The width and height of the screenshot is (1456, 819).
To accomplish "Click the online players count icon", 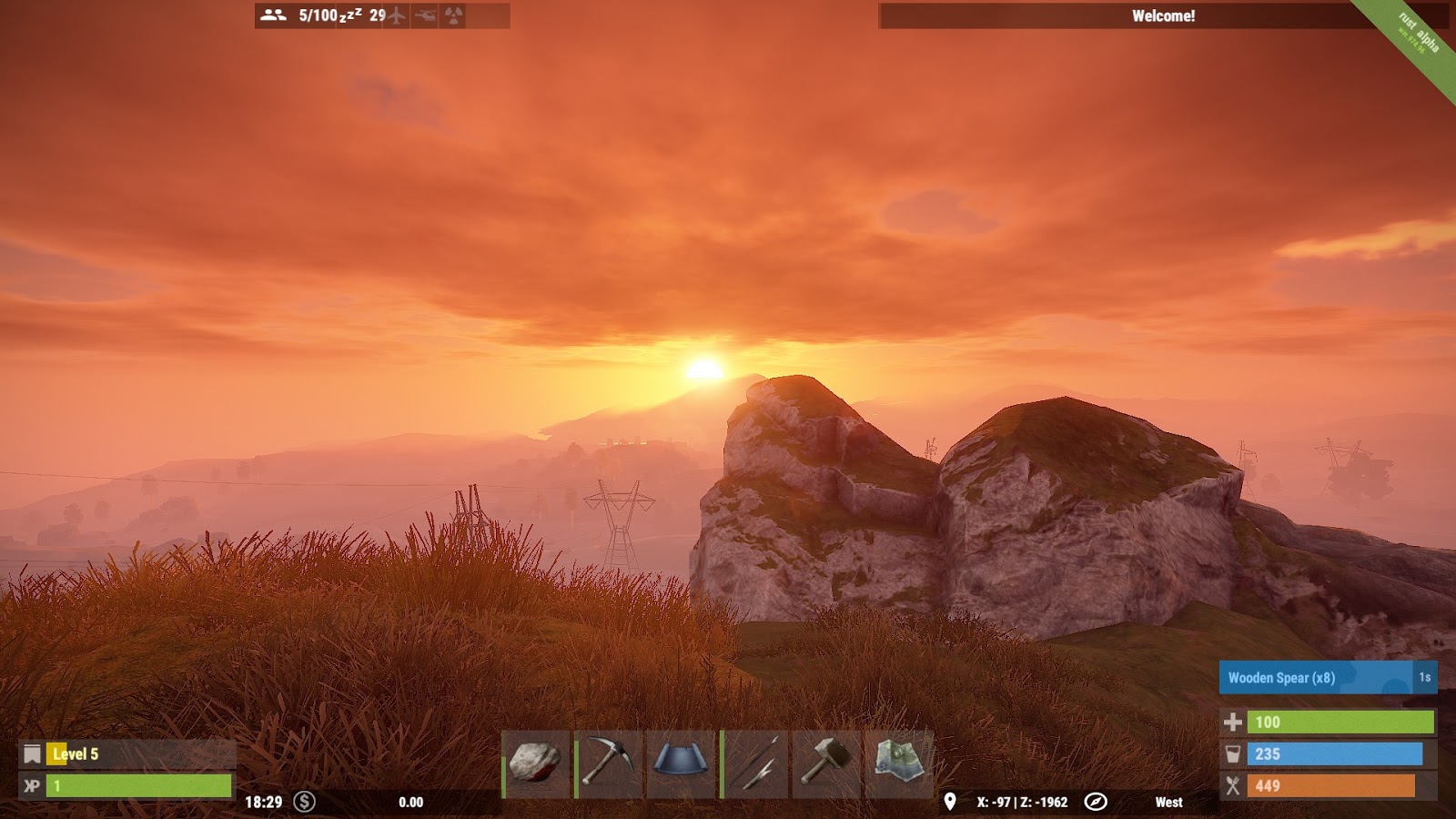I will (x=273, y=15).
